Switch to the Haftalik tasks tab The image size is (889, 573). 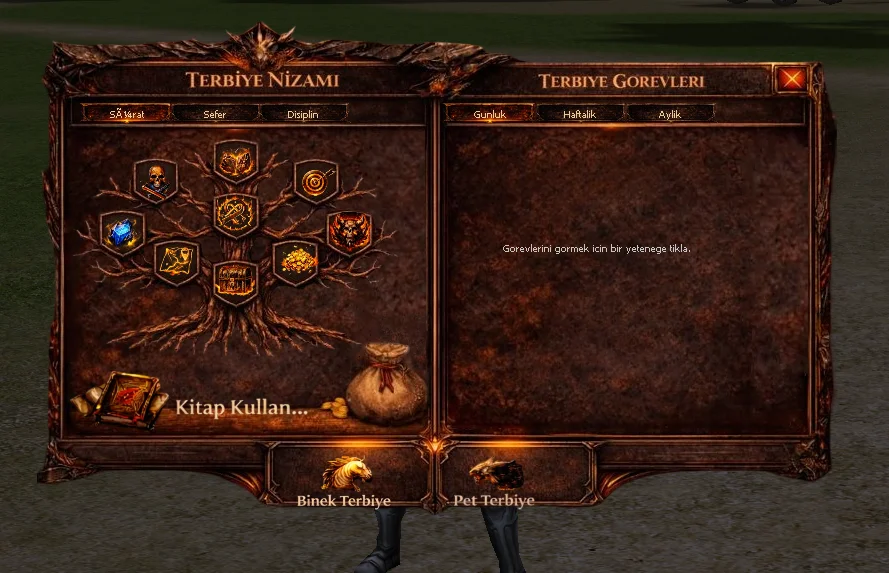pyautogui.click(x=579, y=114)
